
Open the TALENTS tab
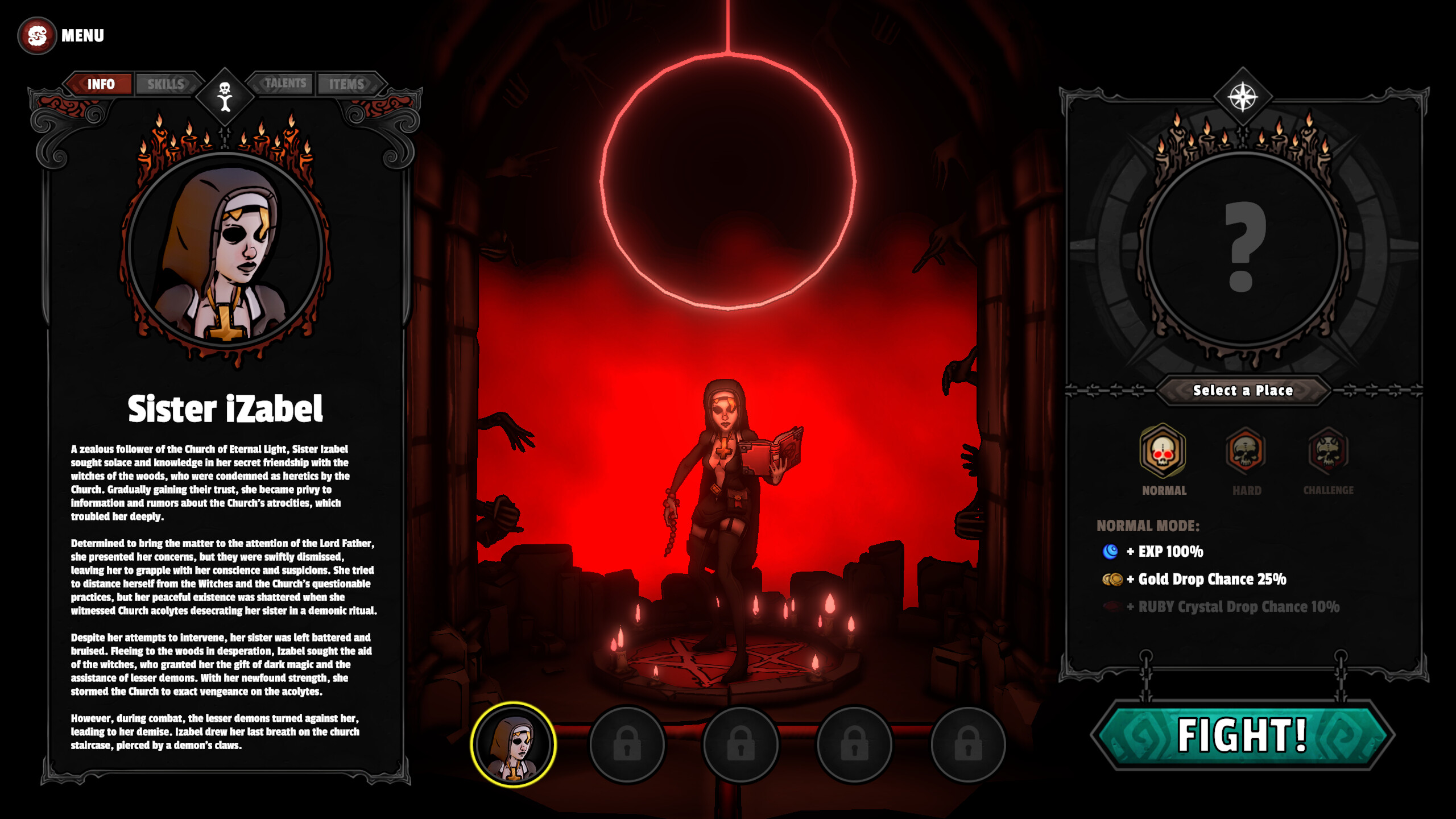(286, 82)
